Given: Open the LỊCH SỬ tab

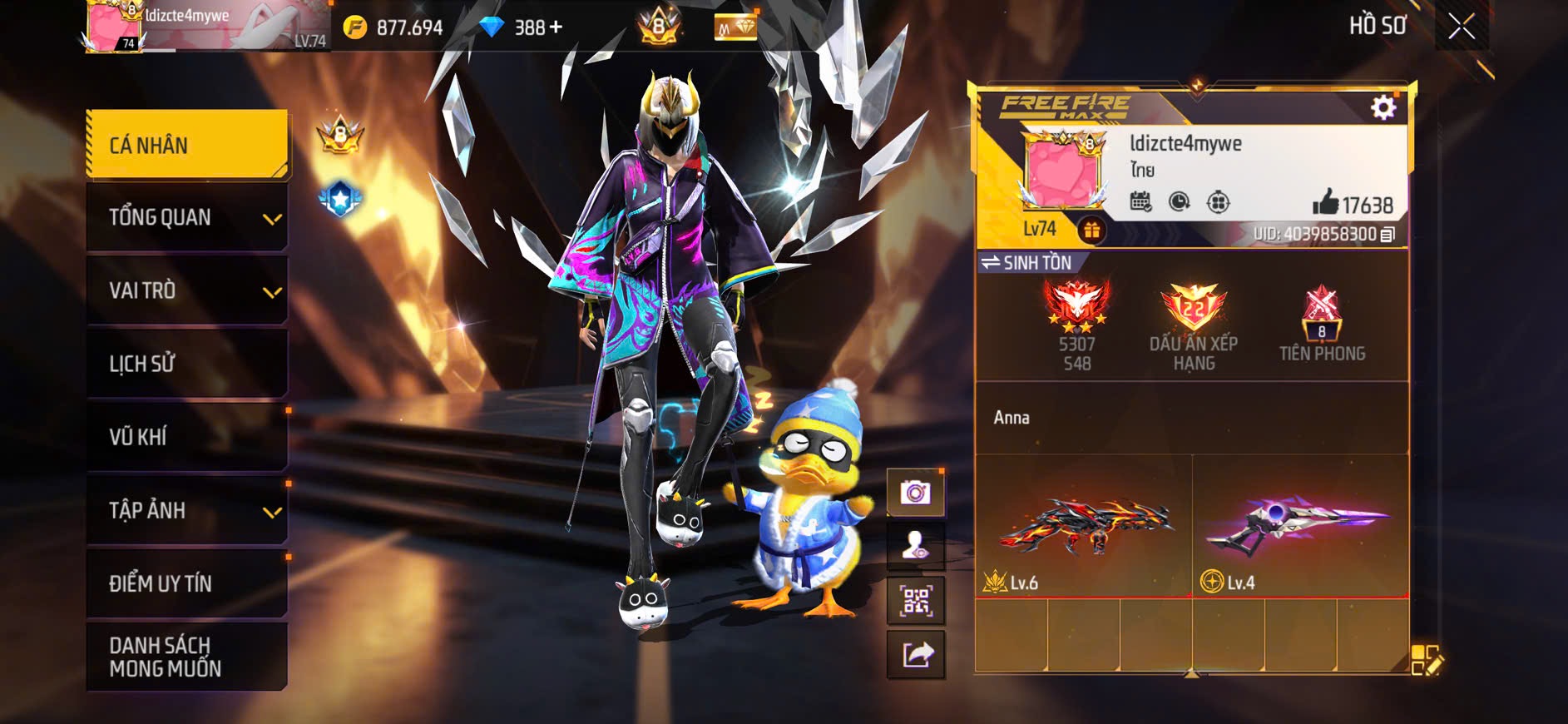Looking at the screenshot, I should (x=187, y=364).
